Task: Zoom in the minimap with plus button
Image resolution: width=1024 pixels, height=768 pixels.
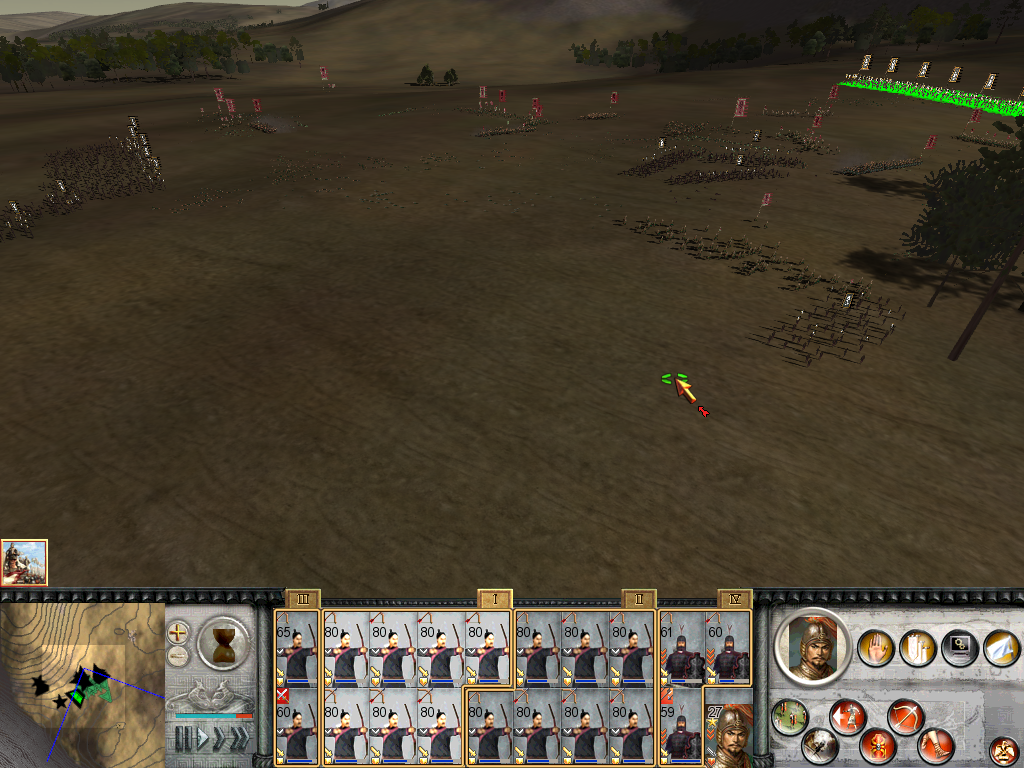Action: [178, 632]
